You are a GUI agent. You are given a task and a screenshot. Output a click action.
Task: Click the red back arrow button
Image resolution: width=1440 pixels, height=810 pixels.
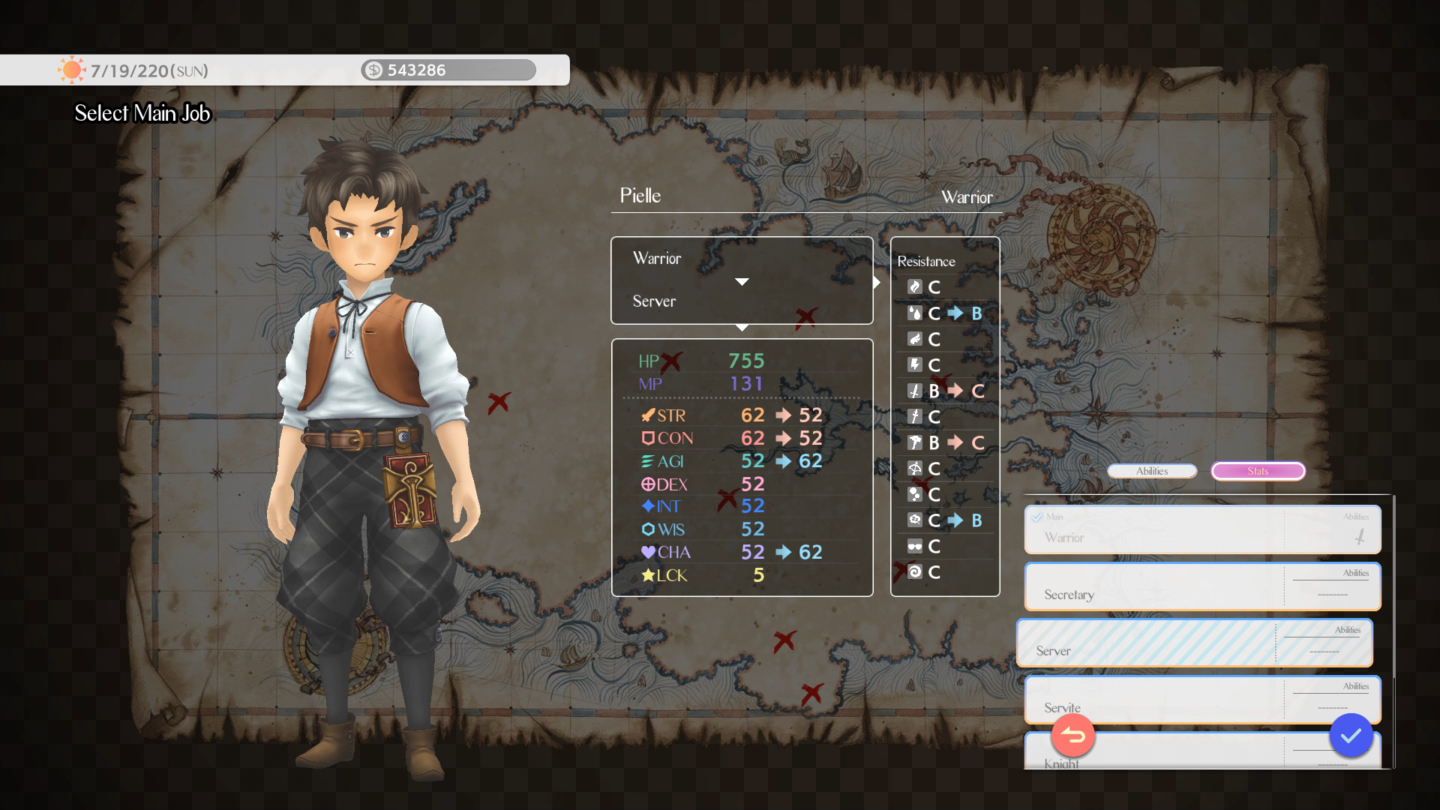(1073, 736)
